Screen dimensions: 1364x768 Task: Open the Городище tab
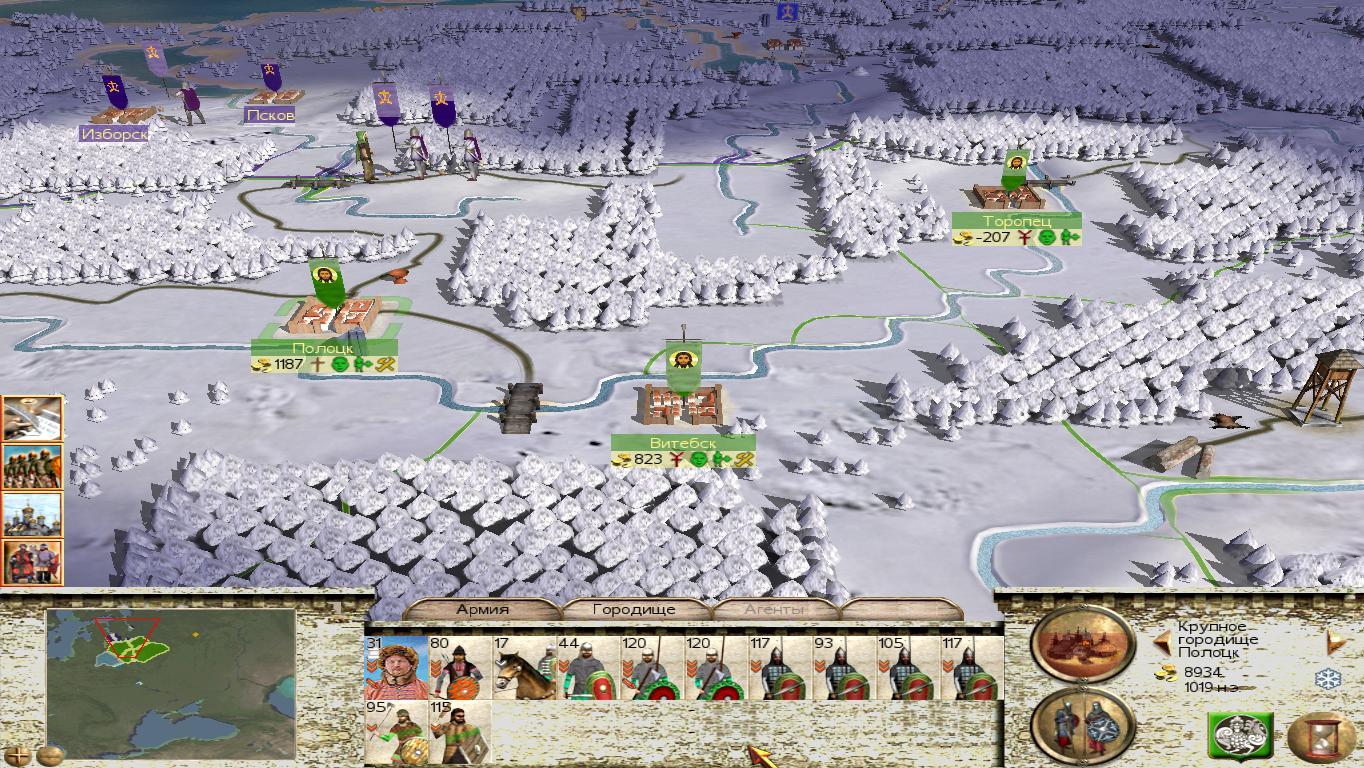tap(634, 609)
